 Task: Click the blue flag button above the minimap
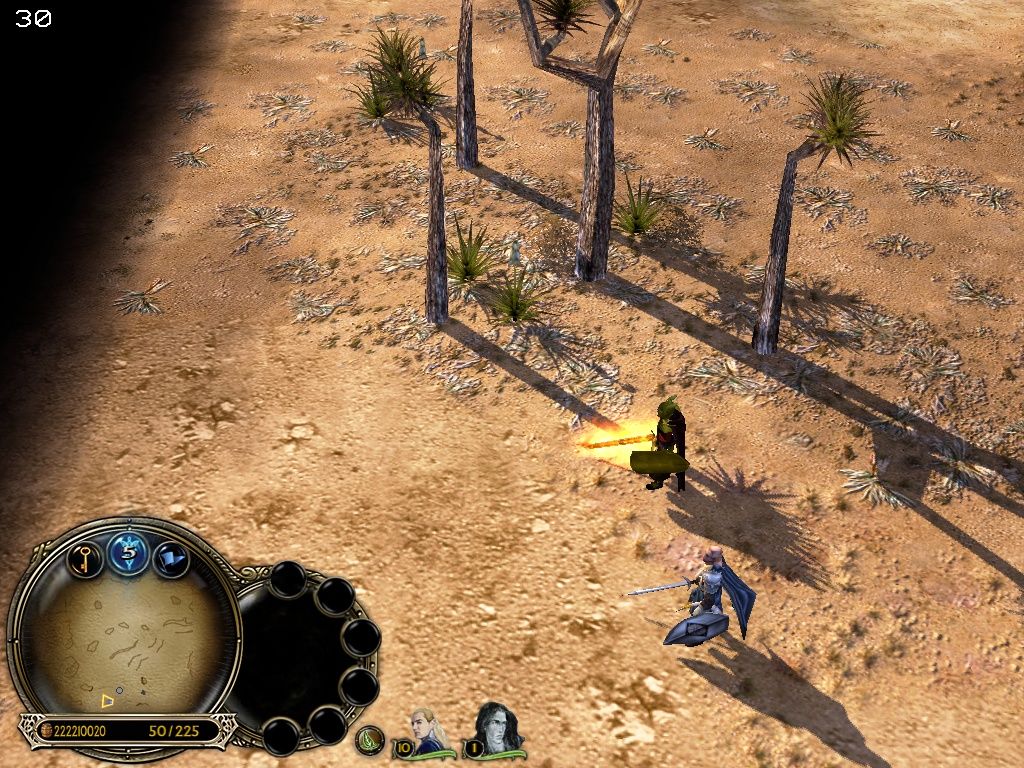pyautogui.click(x=171, y=558)
